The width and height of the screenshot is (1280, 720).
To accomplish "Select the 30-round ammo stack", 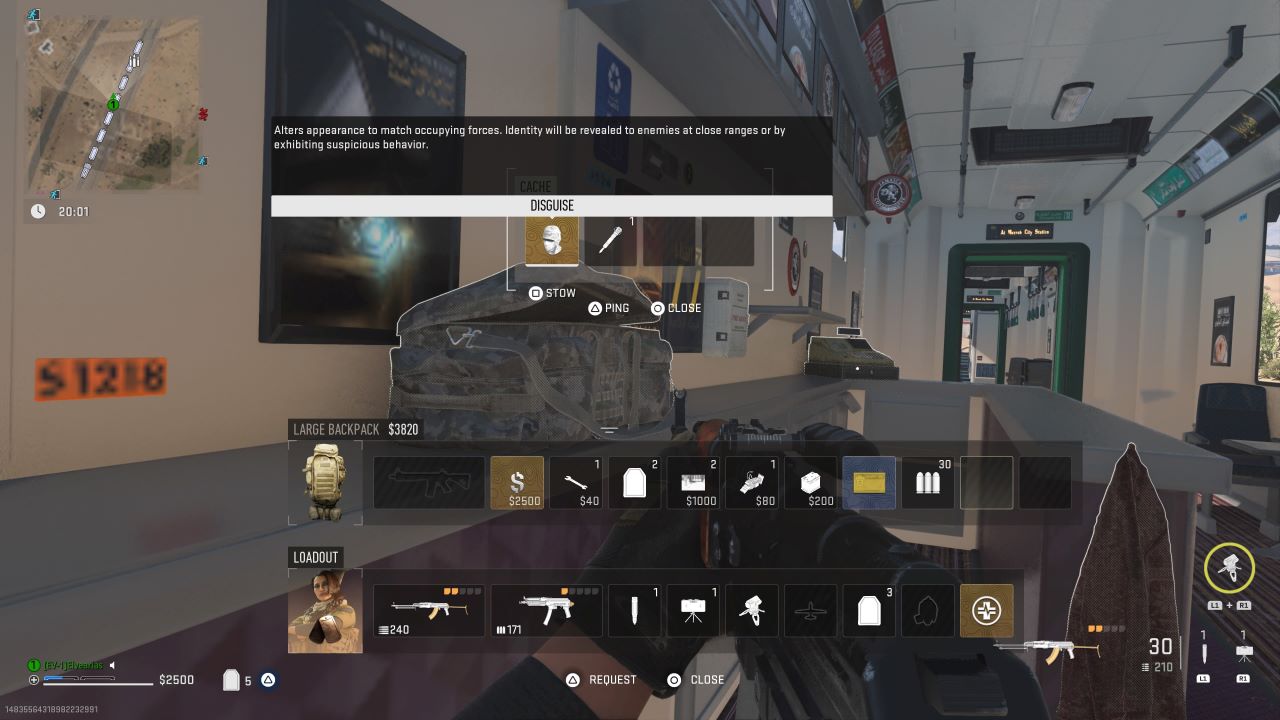I will [x=927, y=483].
